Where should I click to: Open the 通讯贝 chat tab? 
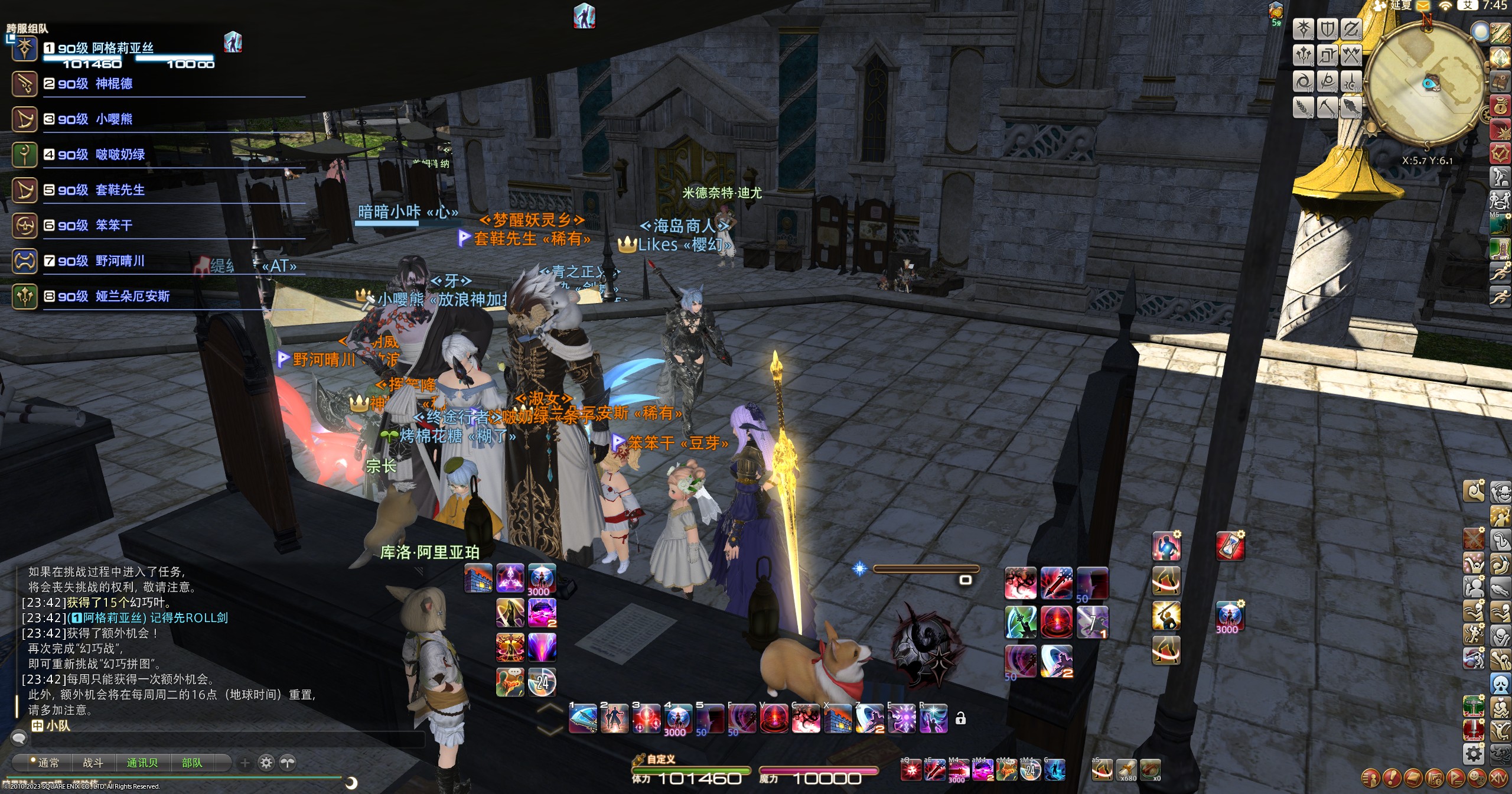click(142, 763)
